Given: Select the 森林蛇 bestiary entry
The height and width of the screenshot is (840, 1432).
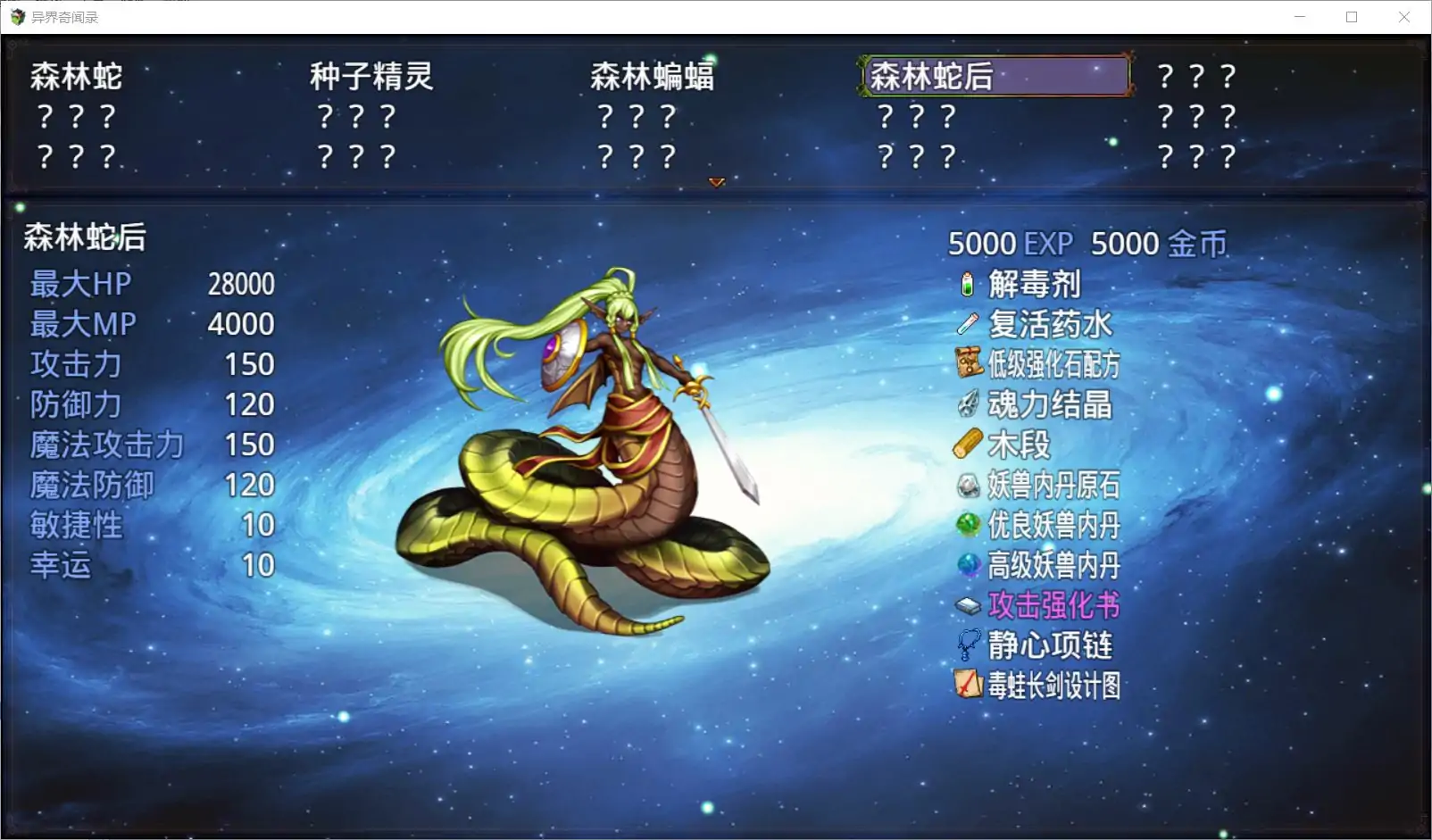Looking at the screenshot, I should (76, 77).
